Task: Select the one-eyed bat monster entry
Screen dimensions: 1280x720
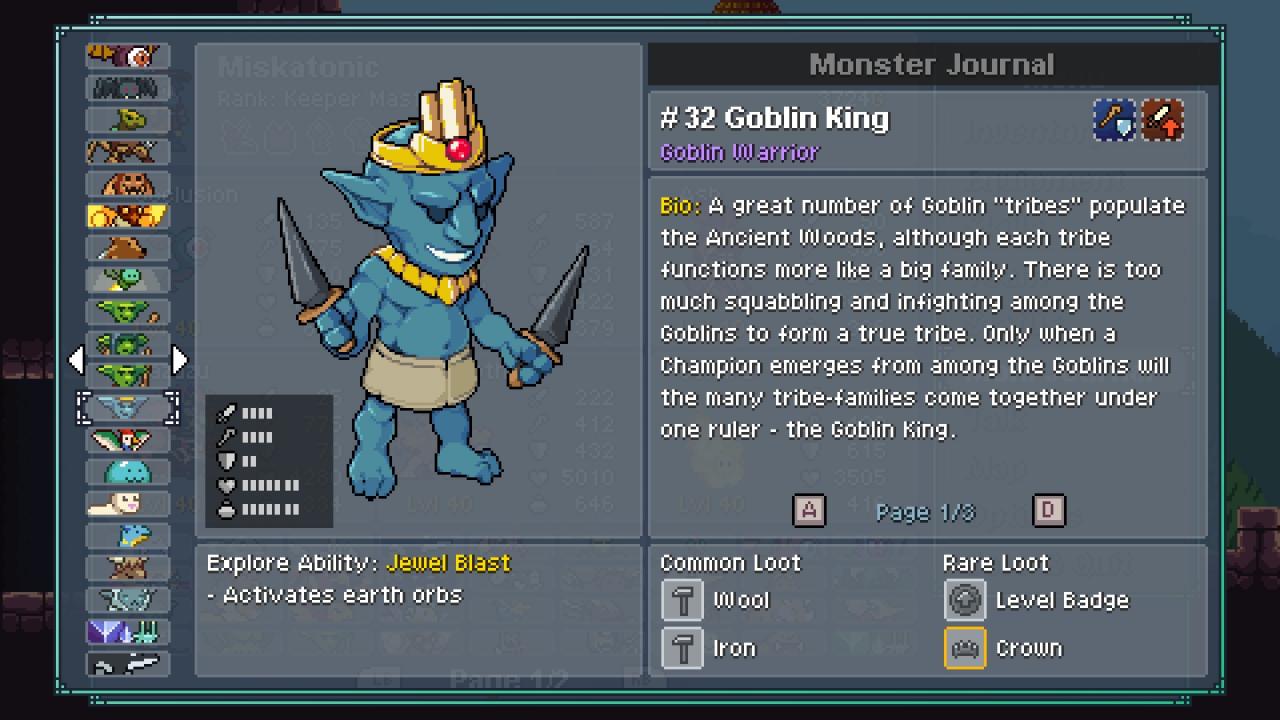Action: 128,57
